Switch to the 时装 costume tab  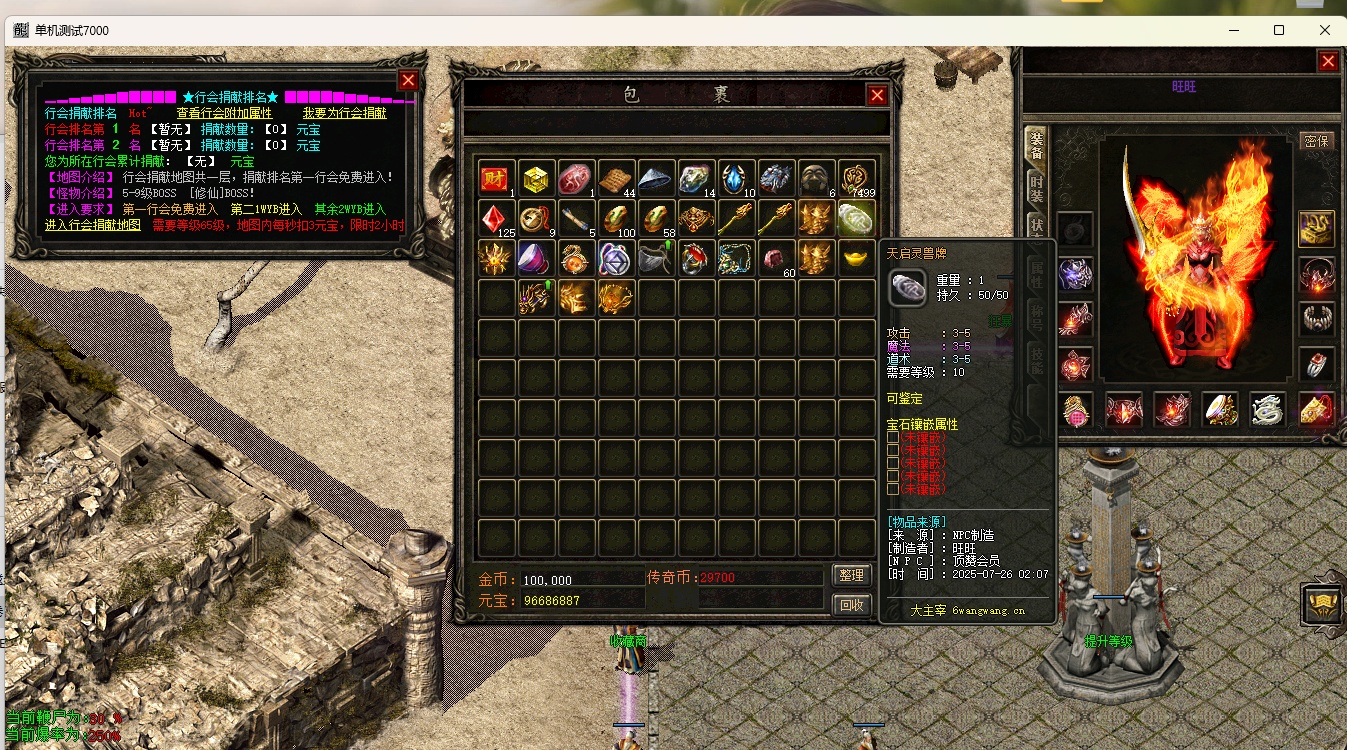click(1037, 188)
